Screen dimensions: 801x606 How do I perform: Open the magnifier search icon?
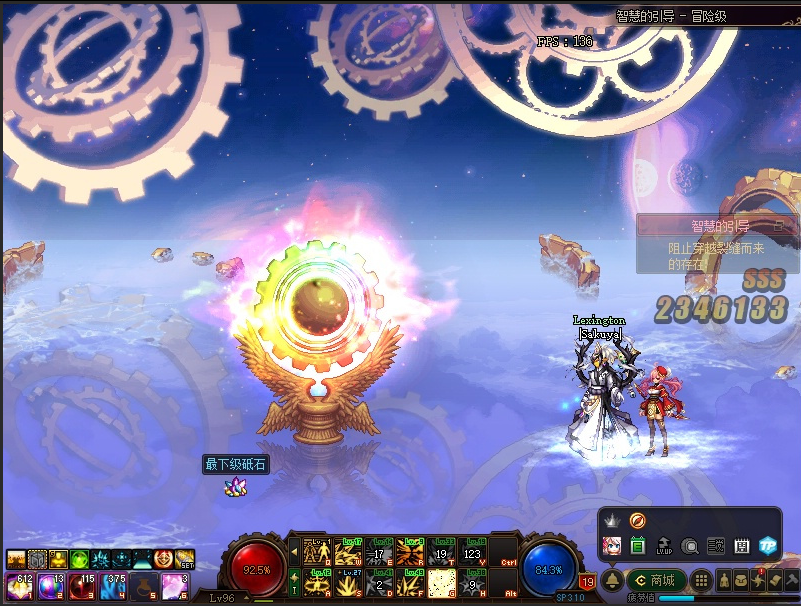(690, 546)
